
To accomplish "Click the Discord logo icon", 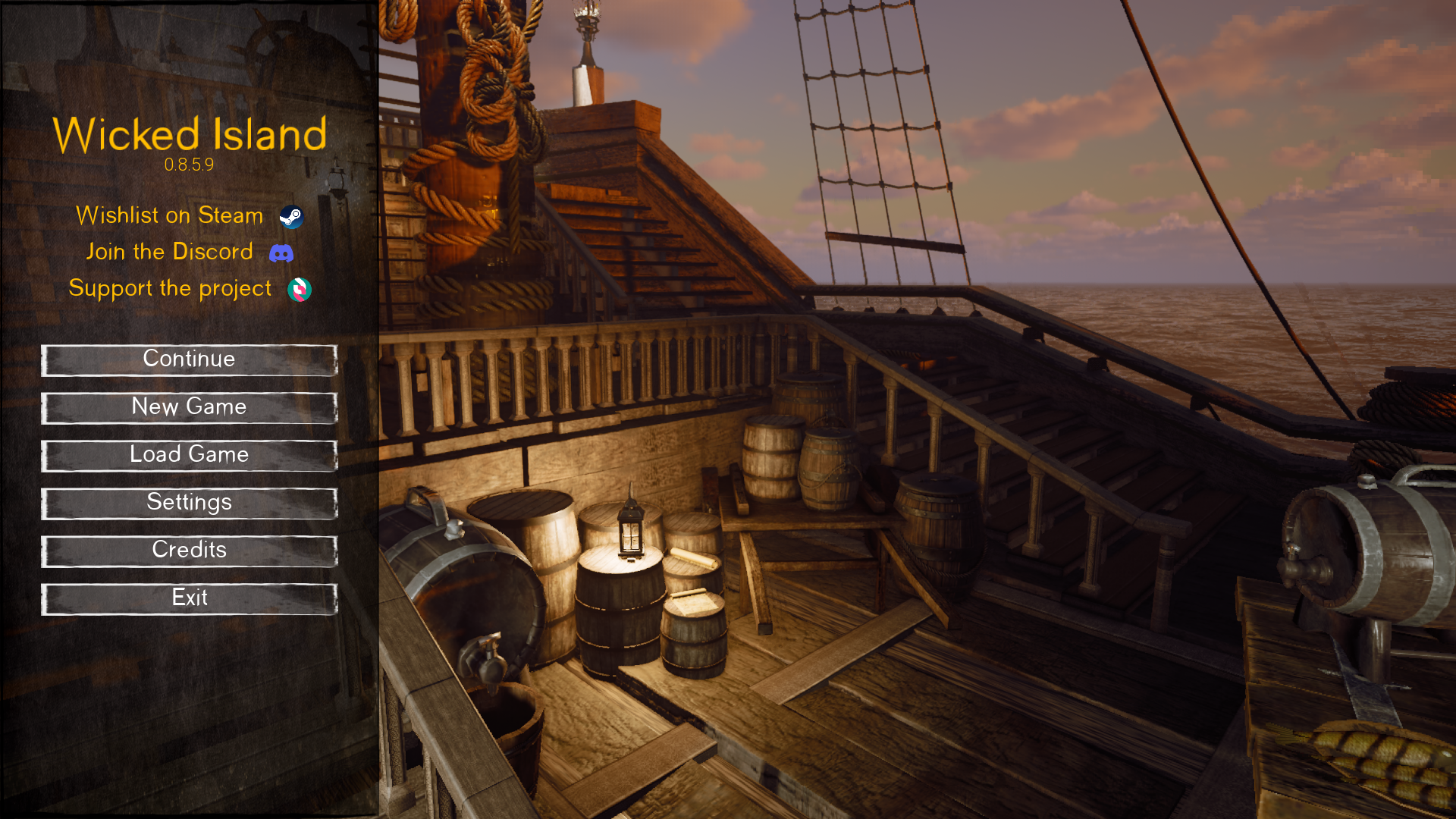I will click(281, 253).
